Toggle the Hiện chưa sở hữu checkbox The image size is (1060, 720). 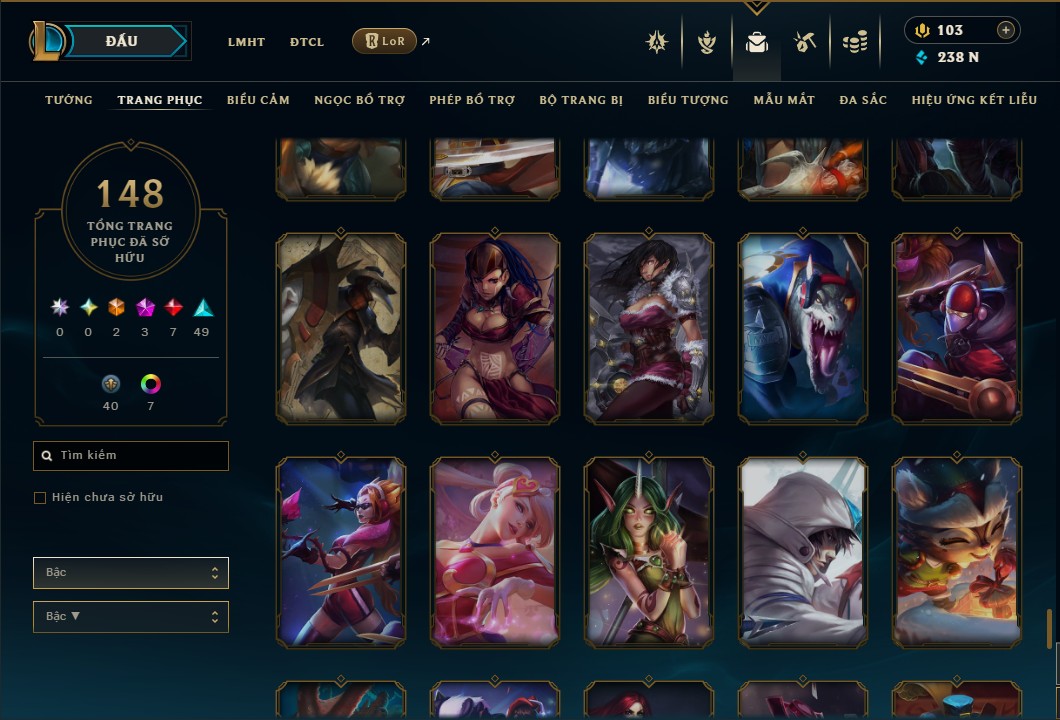pyautogui.click(x=40, y=498)
